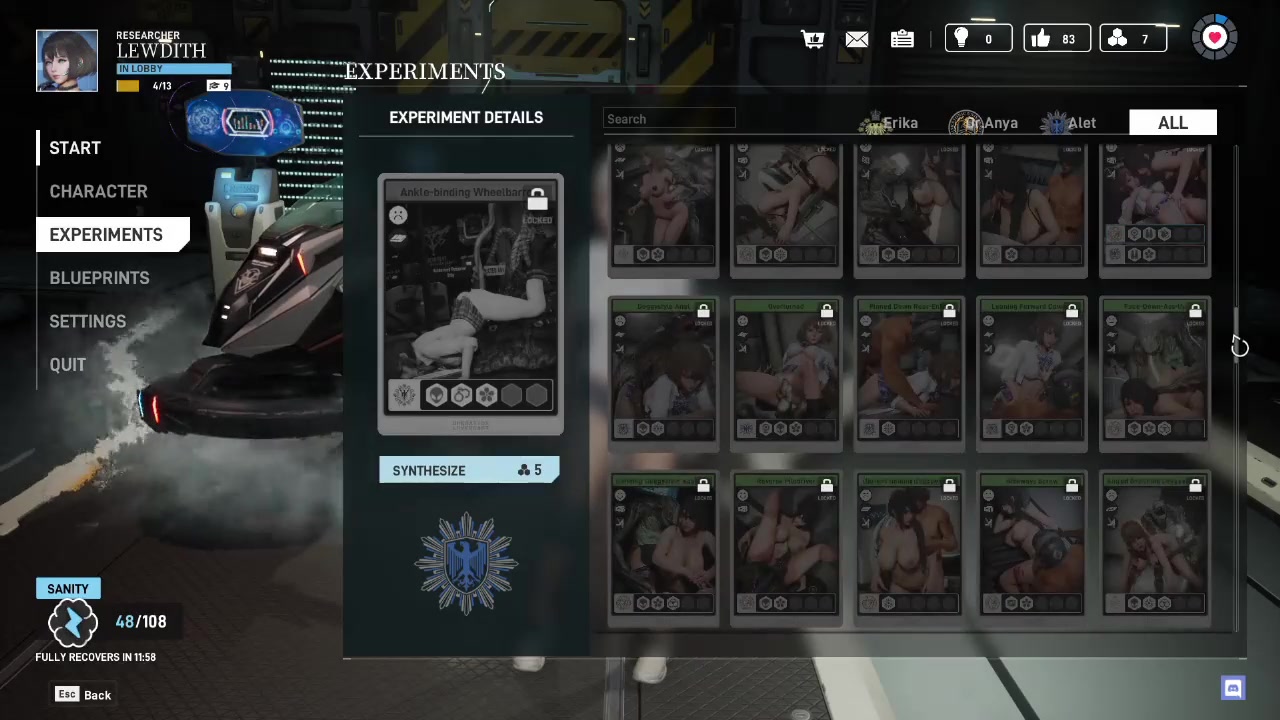Viewport: 1280px width, 720px height.
Task: Open the SETTINGS menu
Action: (88, 321)
